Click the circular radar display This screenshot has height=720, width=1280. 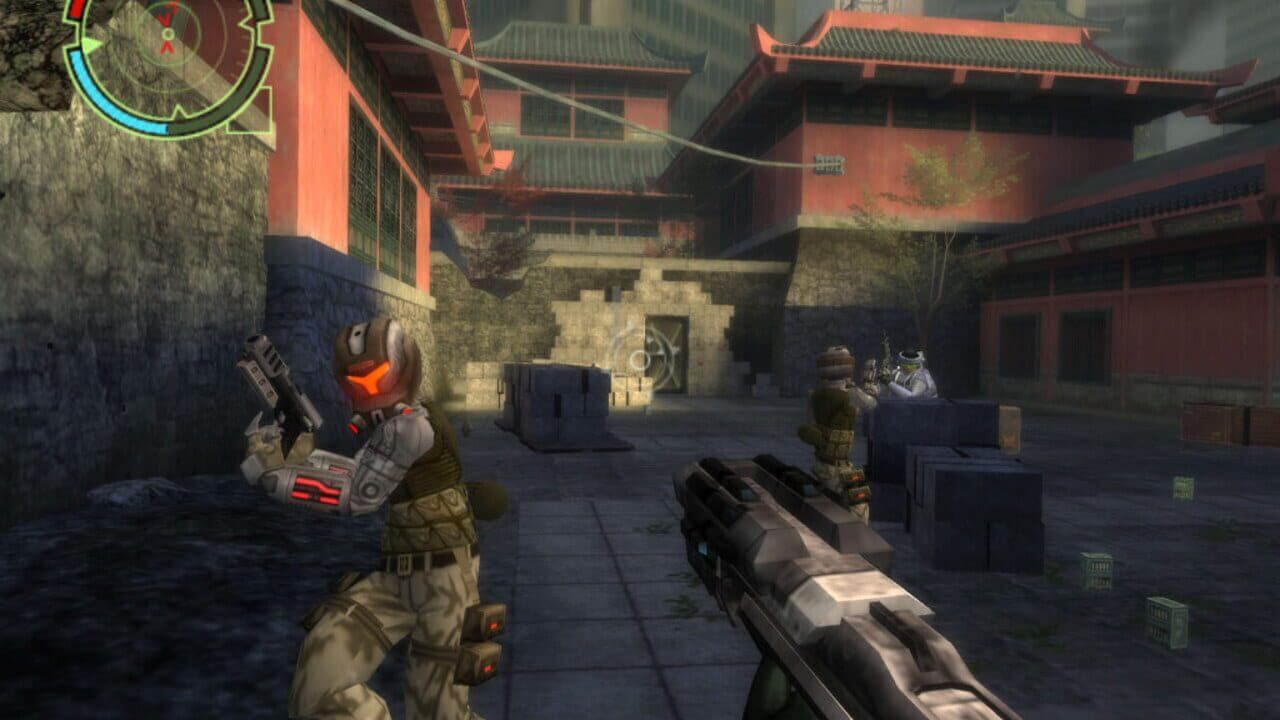[x=167, y=57]
